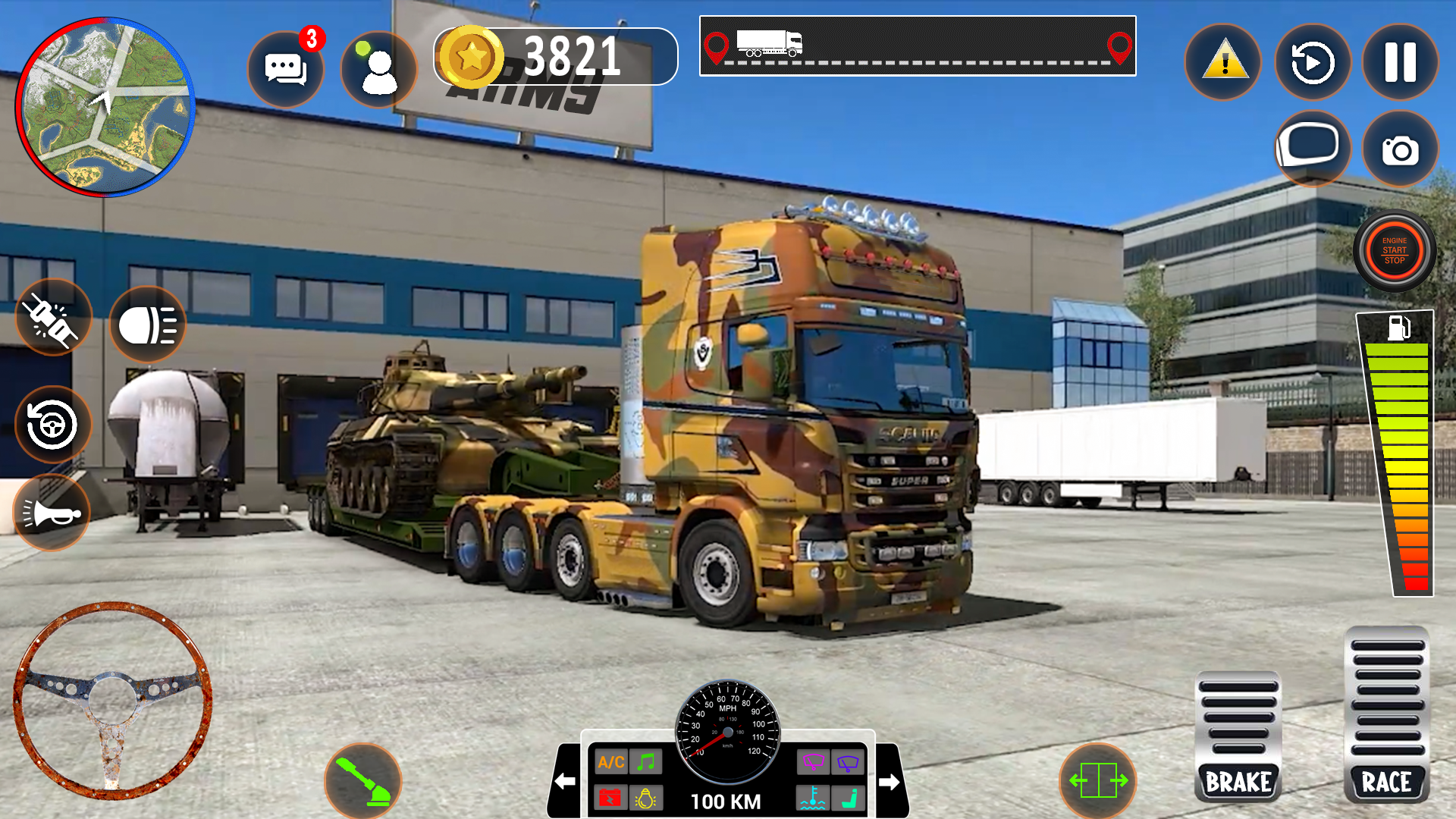Turn on music with the note icon

(x=646, y=762)
